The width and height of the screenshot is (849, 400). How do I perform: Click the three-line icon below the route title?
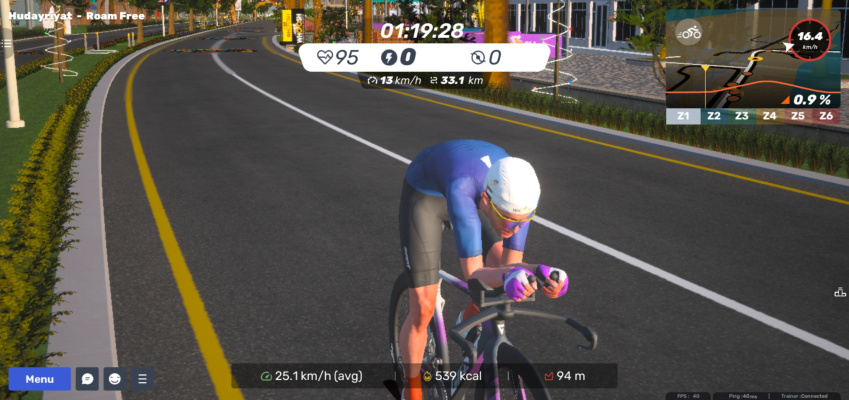coord(7,43)
